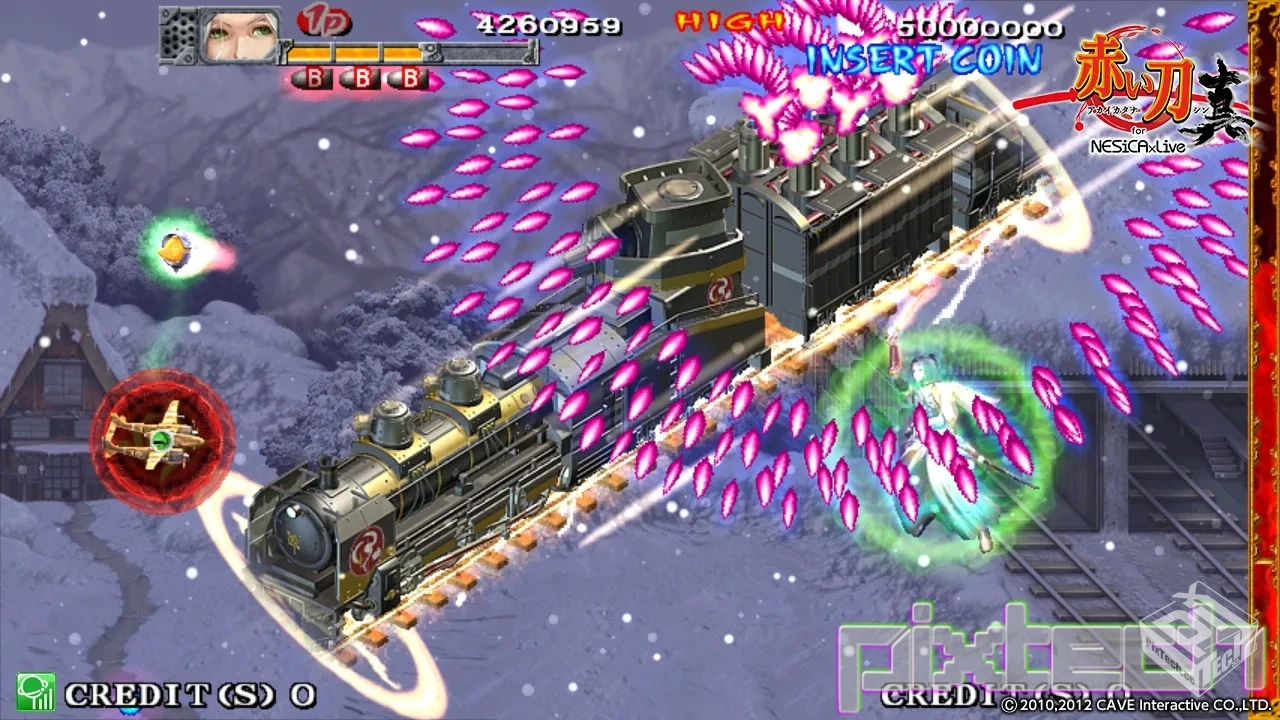1280x720 pixels.
Task: Click the green network signal icon
Action: point(35,692)
